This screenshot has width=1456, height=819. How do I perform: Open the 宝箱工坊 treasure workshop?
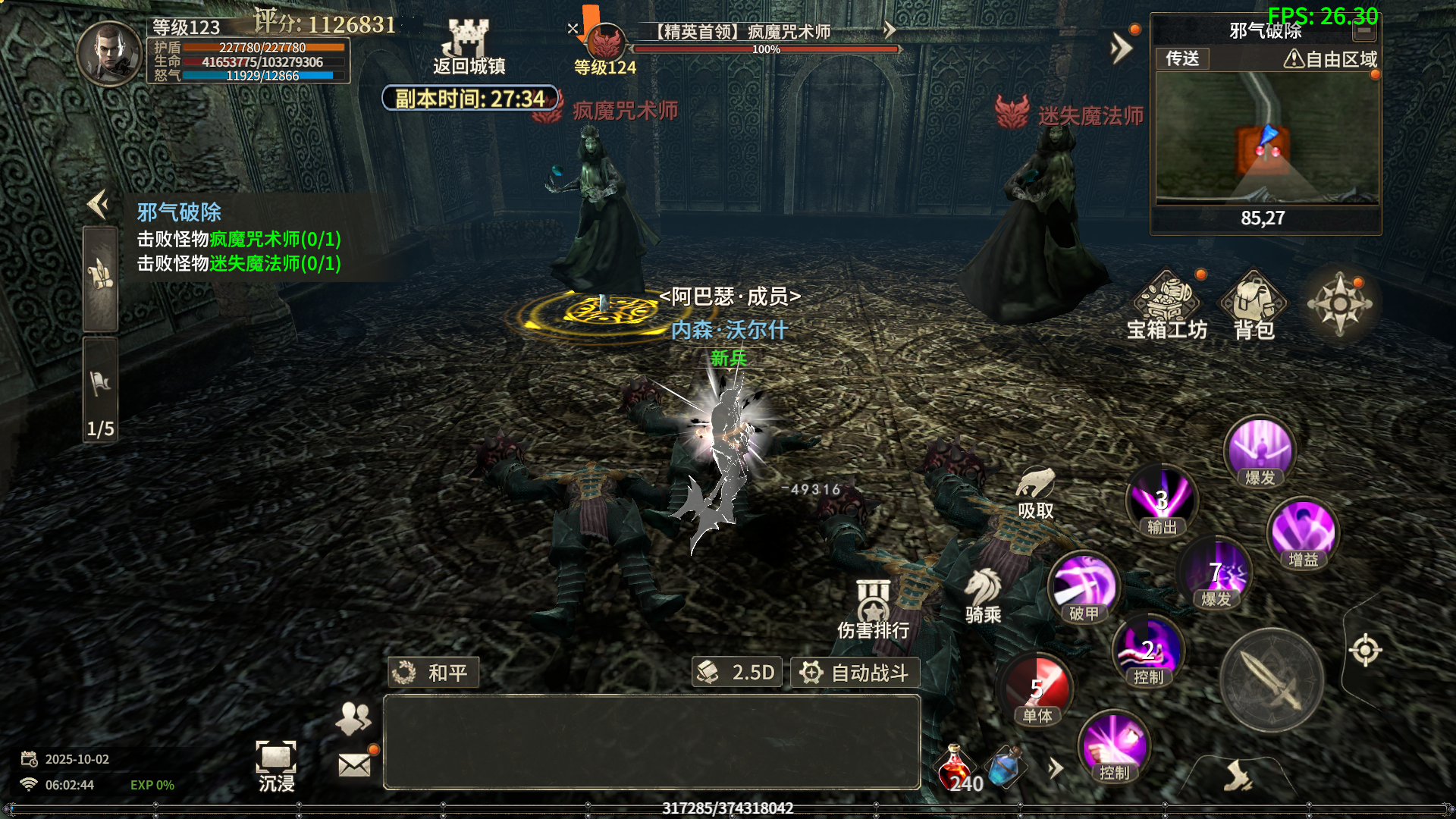click(1166, 305)
